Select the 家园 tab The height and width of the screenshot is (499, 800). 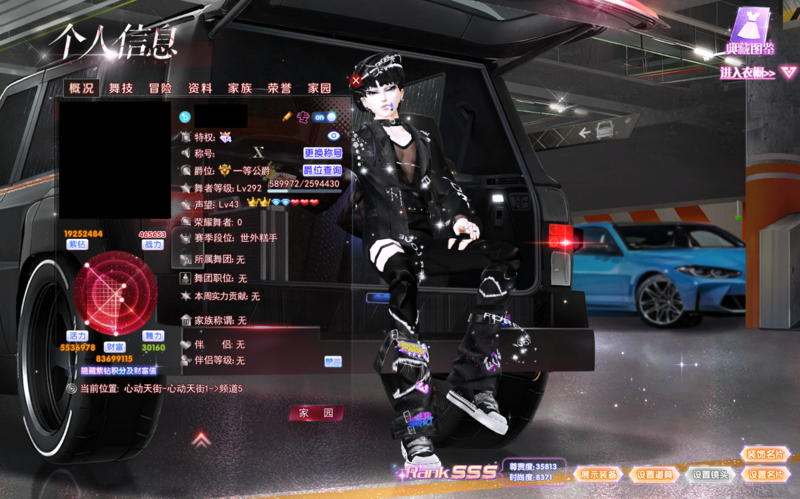click(319, 88)
